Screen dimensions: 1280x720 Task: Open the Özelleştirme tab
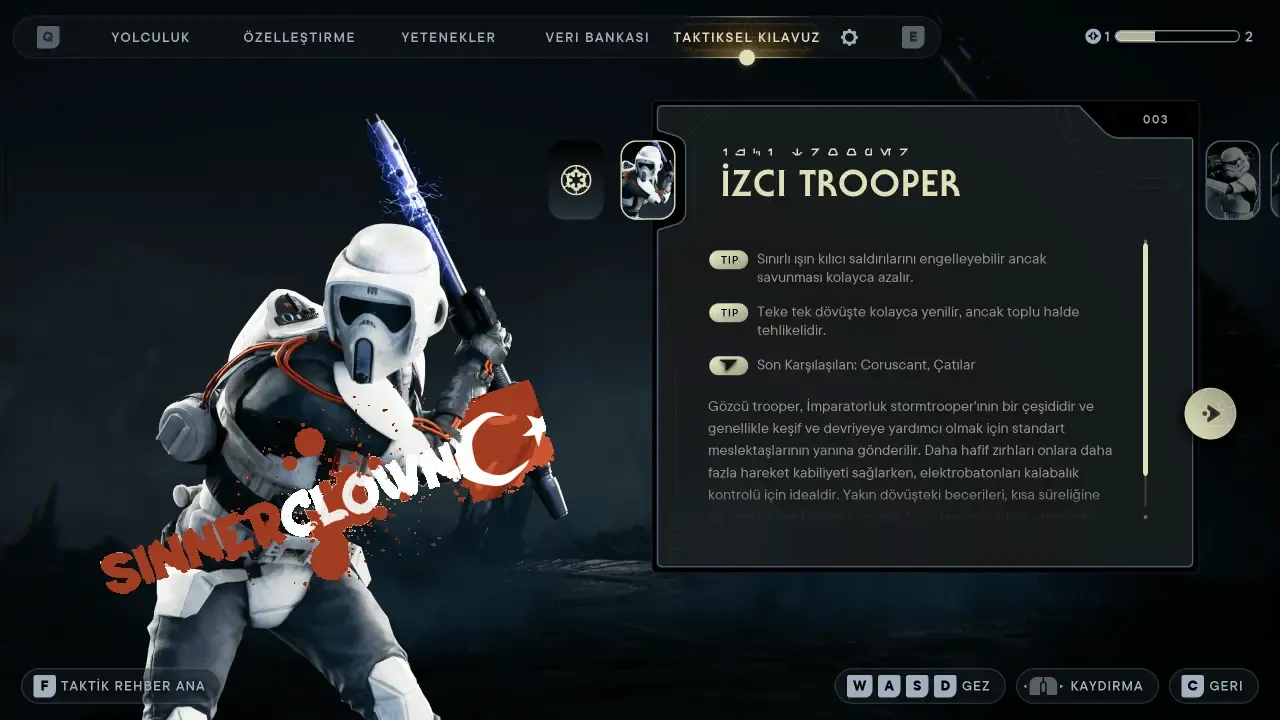299,37
